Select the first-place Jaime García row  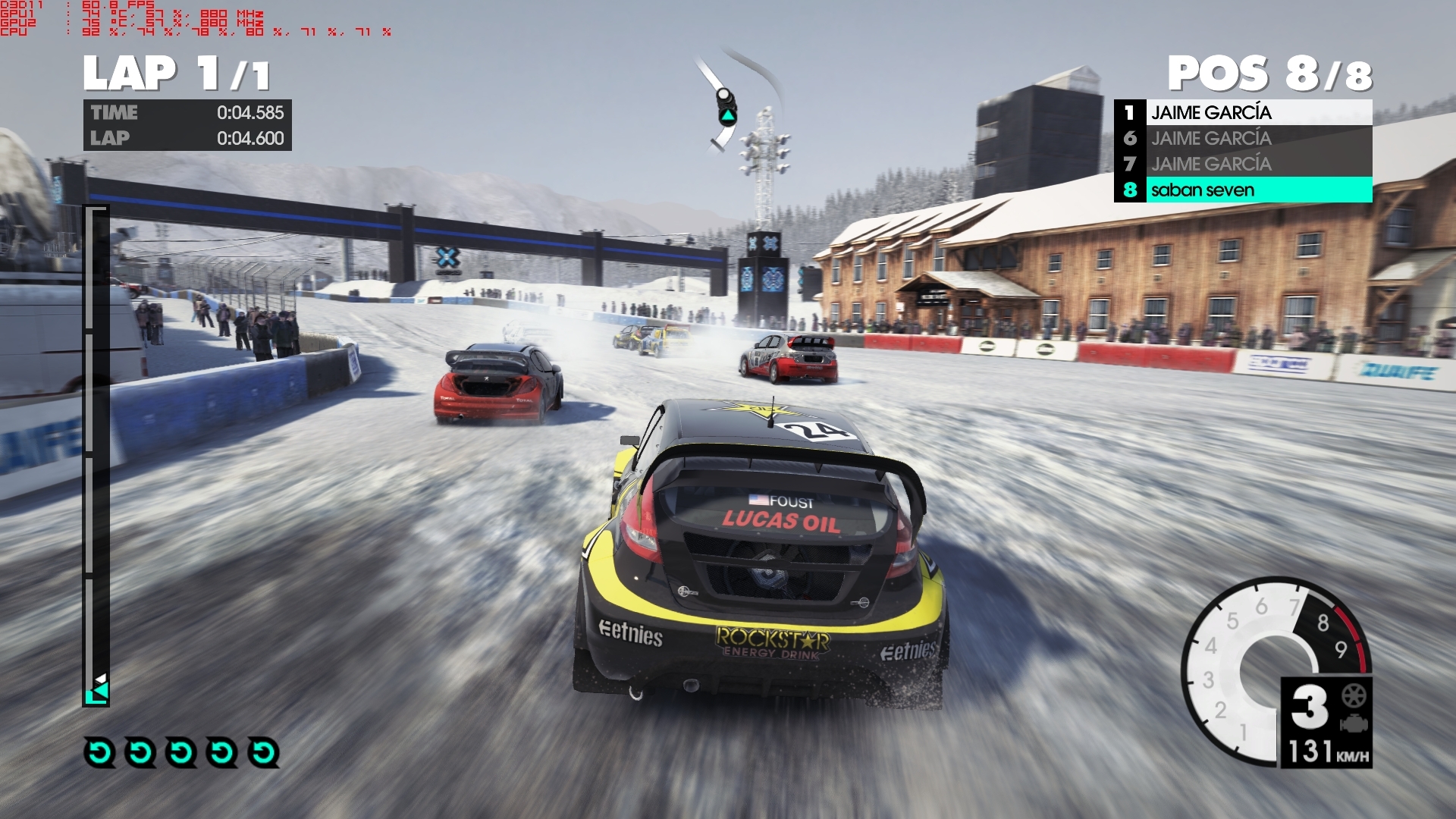[x=1242, y=112]
